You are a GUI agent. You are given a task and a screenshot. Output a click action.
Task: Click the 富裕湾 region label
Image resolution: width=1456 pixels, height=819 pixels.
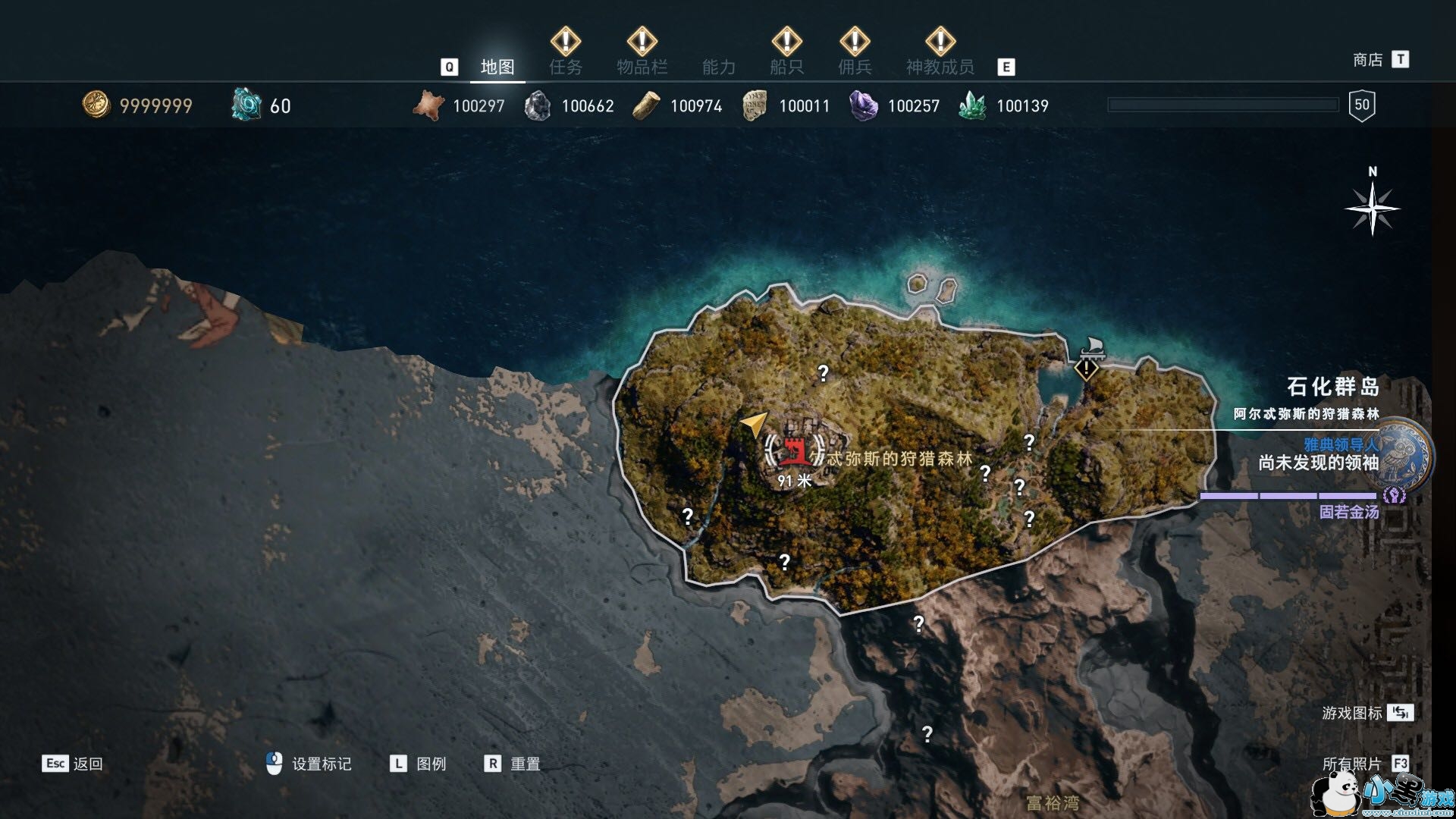tap(1052, 802)
